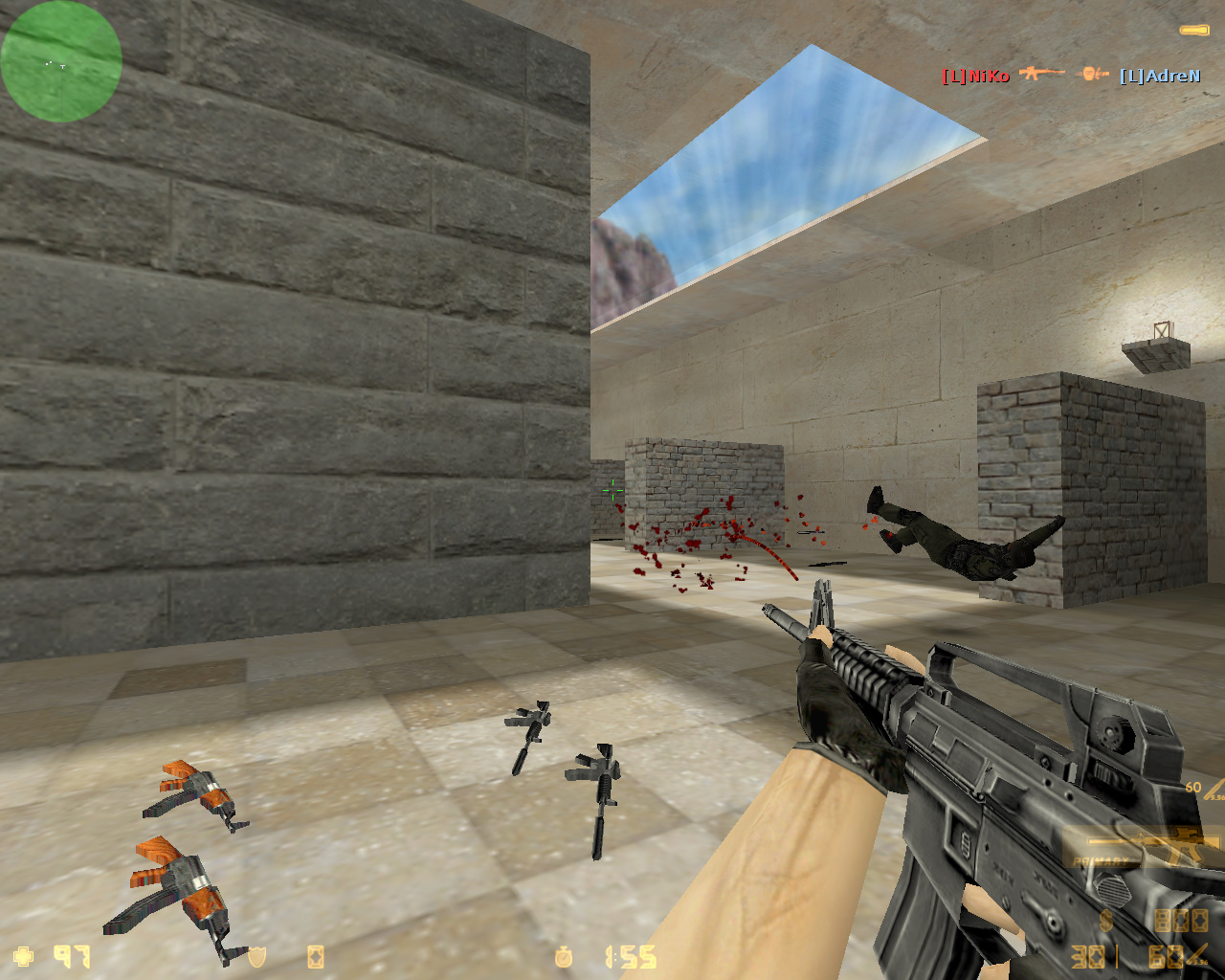Select the M4A1 icon in the kill feed
Screen dimensions: 1225x980
pyautogui.click(x=1041, y=73)
